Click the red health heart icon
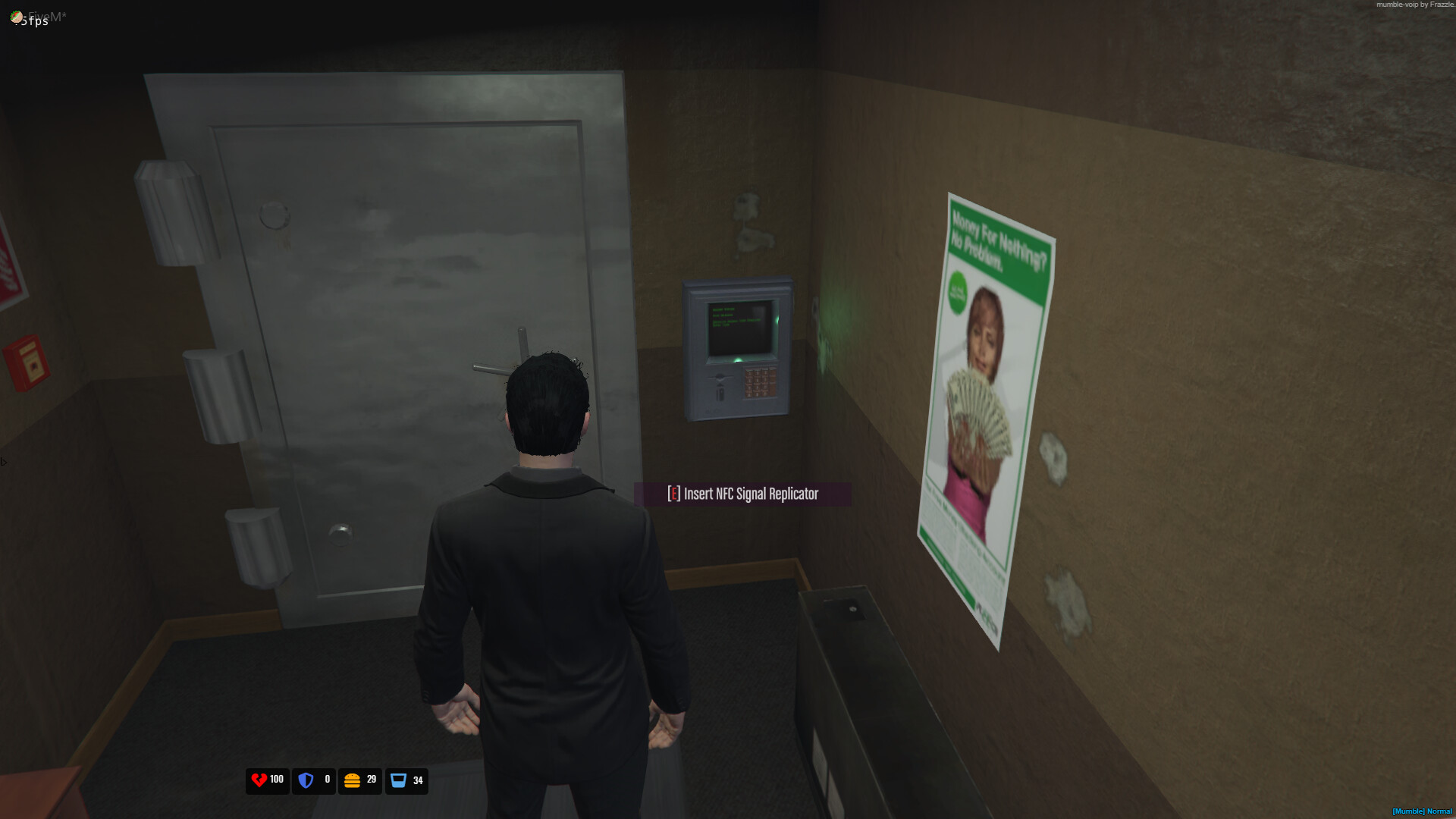The image size is (1456, 819). 259,779
